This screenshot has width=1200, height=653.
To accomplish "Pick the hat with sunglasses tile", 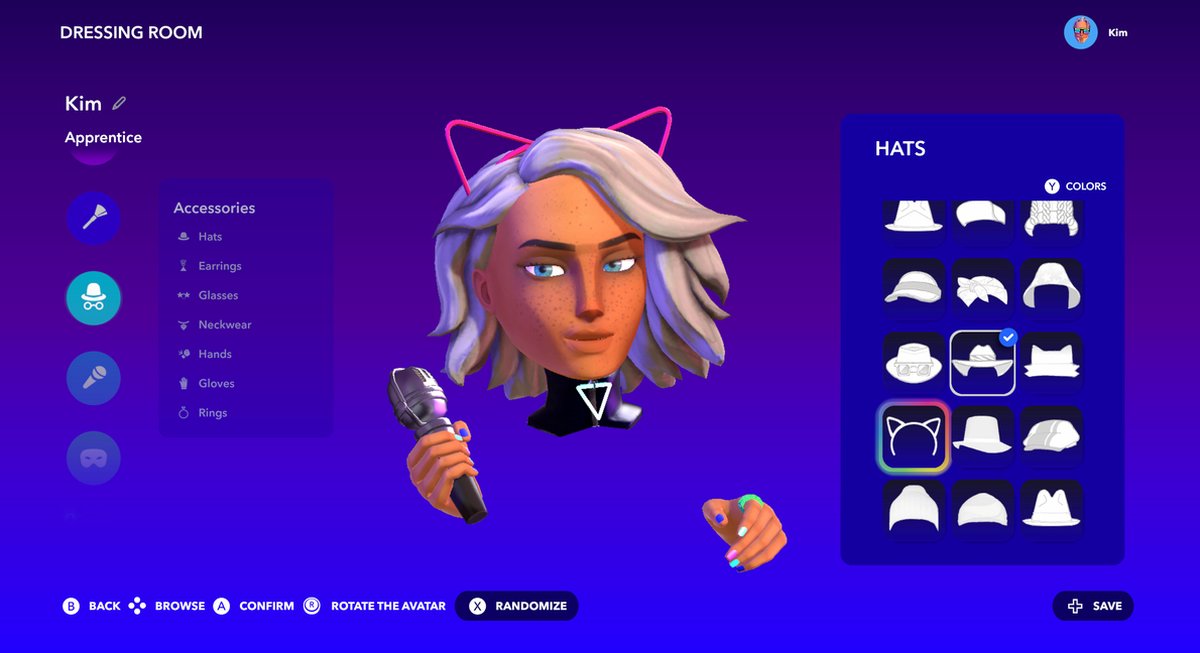I will tap(912, 362).
